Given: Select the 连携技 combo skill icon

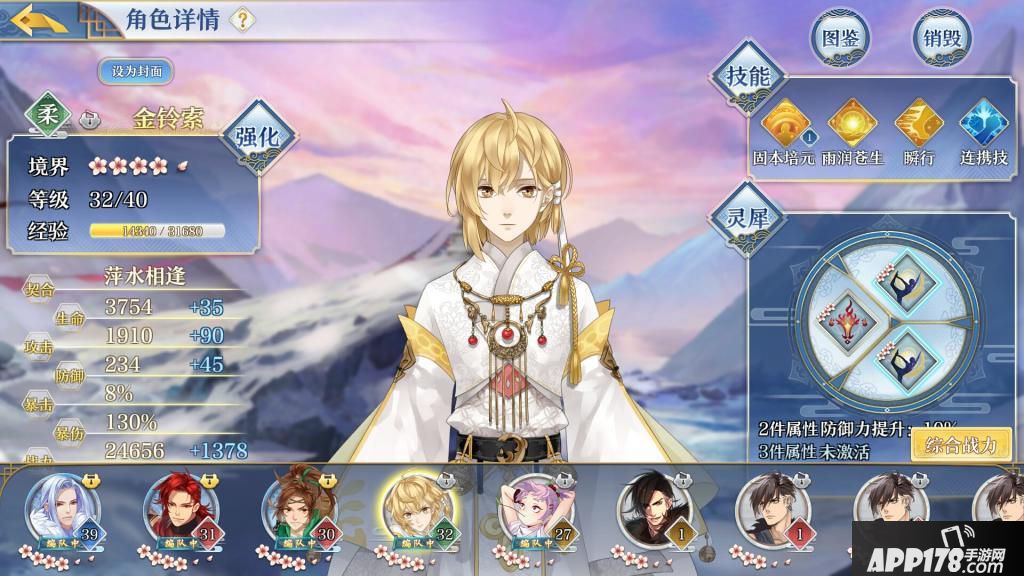Looking at the screenshot, I should (x=984, y=124).
